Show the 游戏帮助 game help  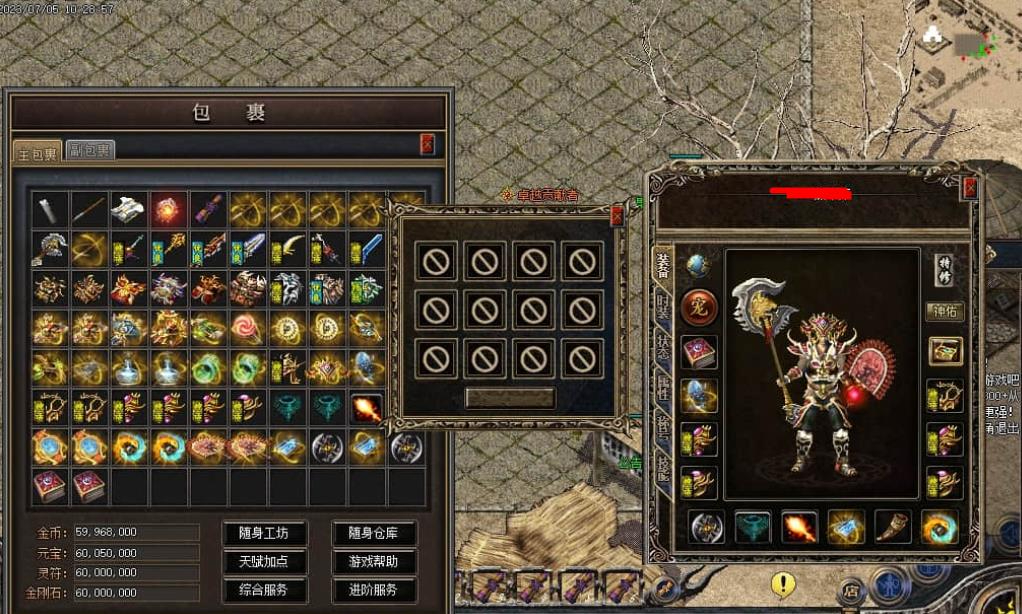(x=374, y=562)
